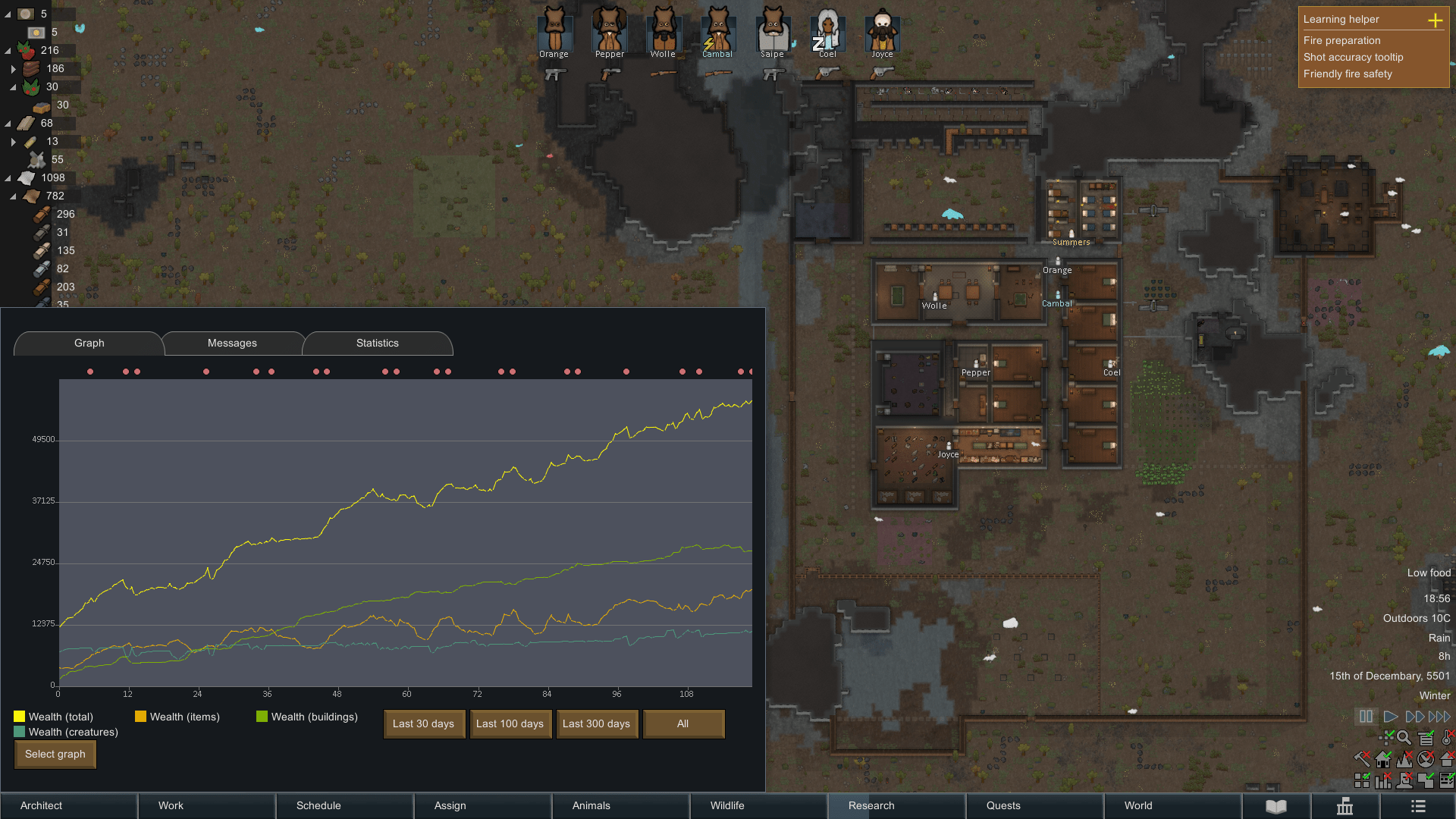Image resolution: width=1456 pixels, height=819 pixels.
Task: Open the Animals menu
Action: point(591,805)
